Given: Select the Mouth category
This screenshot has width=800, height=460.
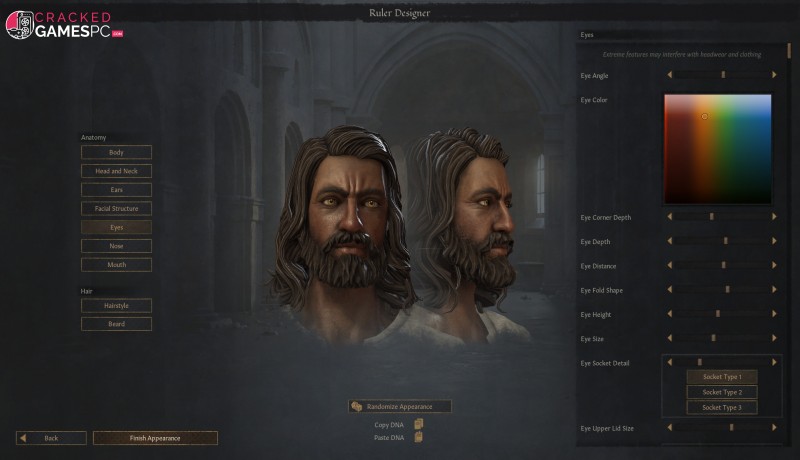Looking at the screenshot, I should [x=116, y=265].
